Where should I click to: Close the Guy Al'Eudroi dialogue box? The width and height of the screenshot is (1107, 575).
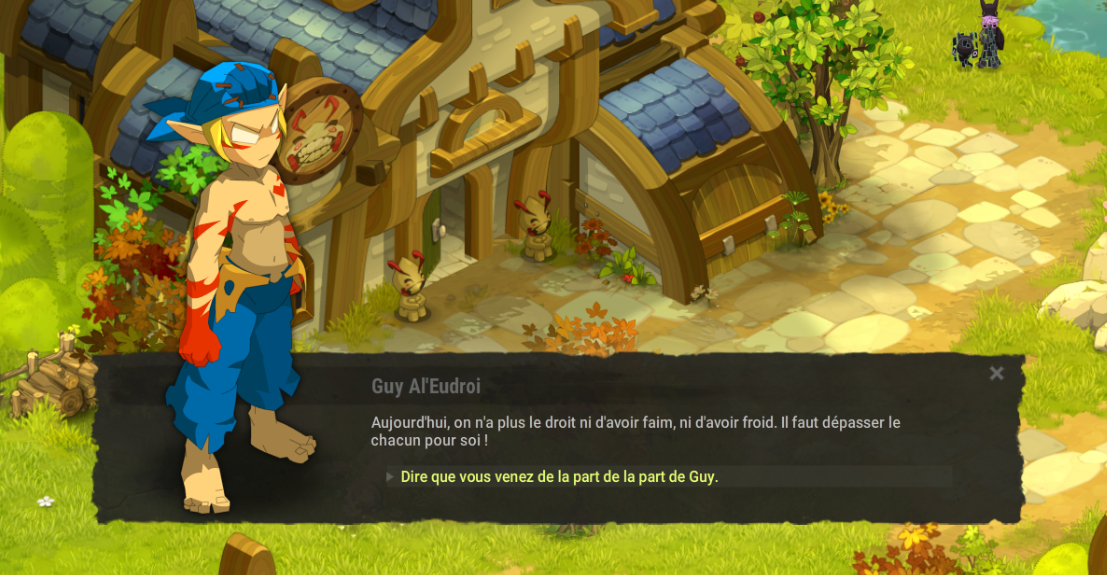[x=996, y=374]
